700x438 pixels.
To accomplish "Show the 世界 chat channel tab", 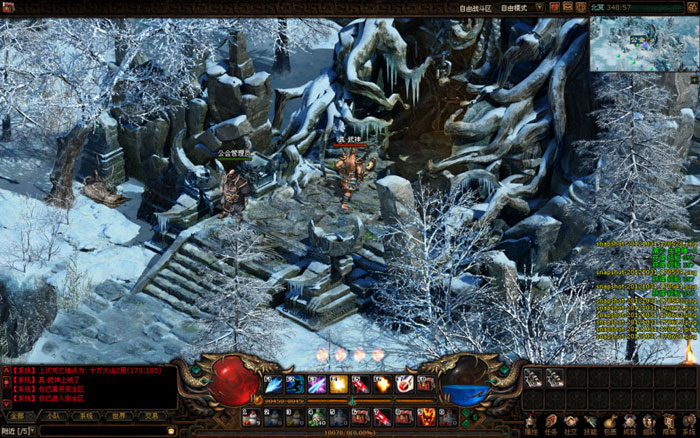I will (119, 416).
